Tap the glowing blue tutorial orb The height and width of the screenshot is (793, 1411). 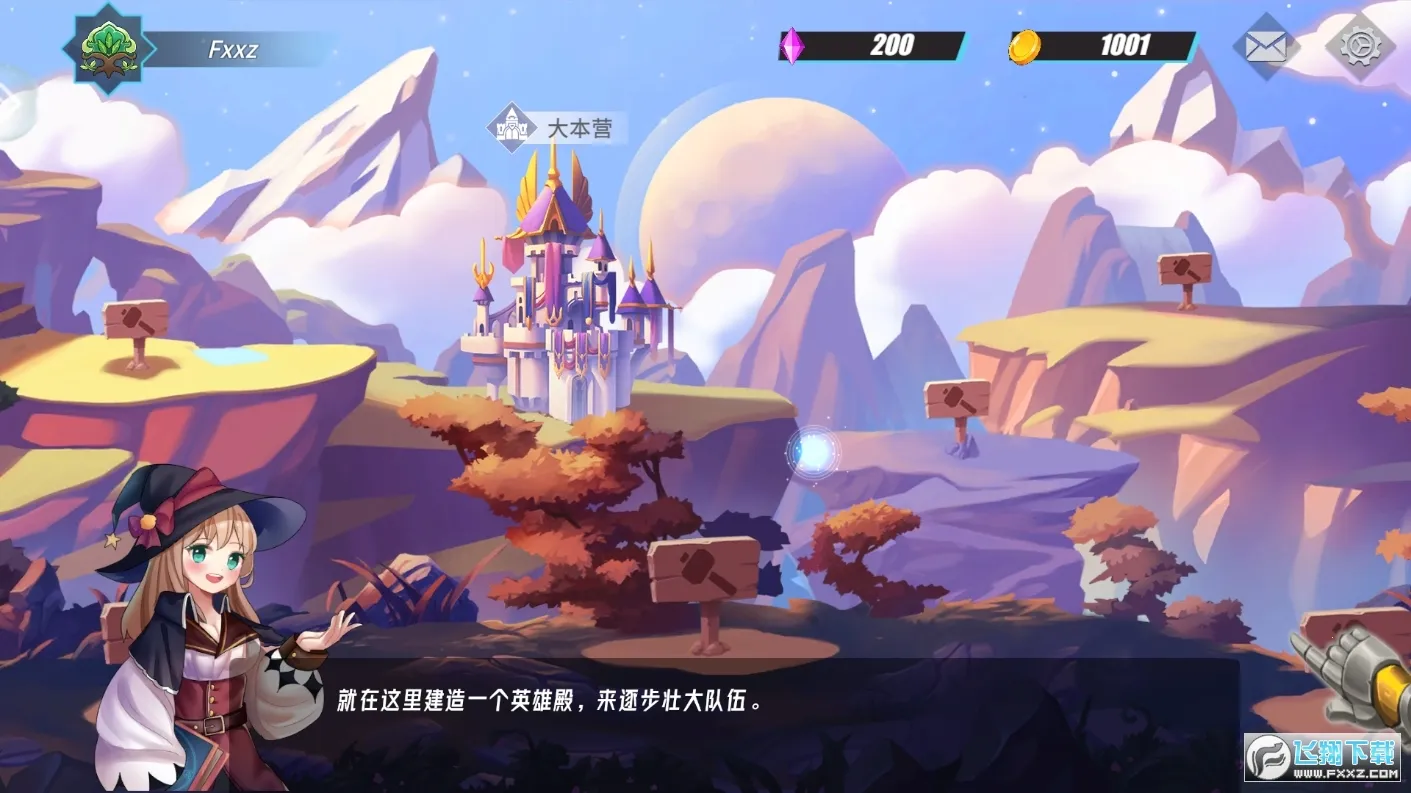[x=813, y=452]
